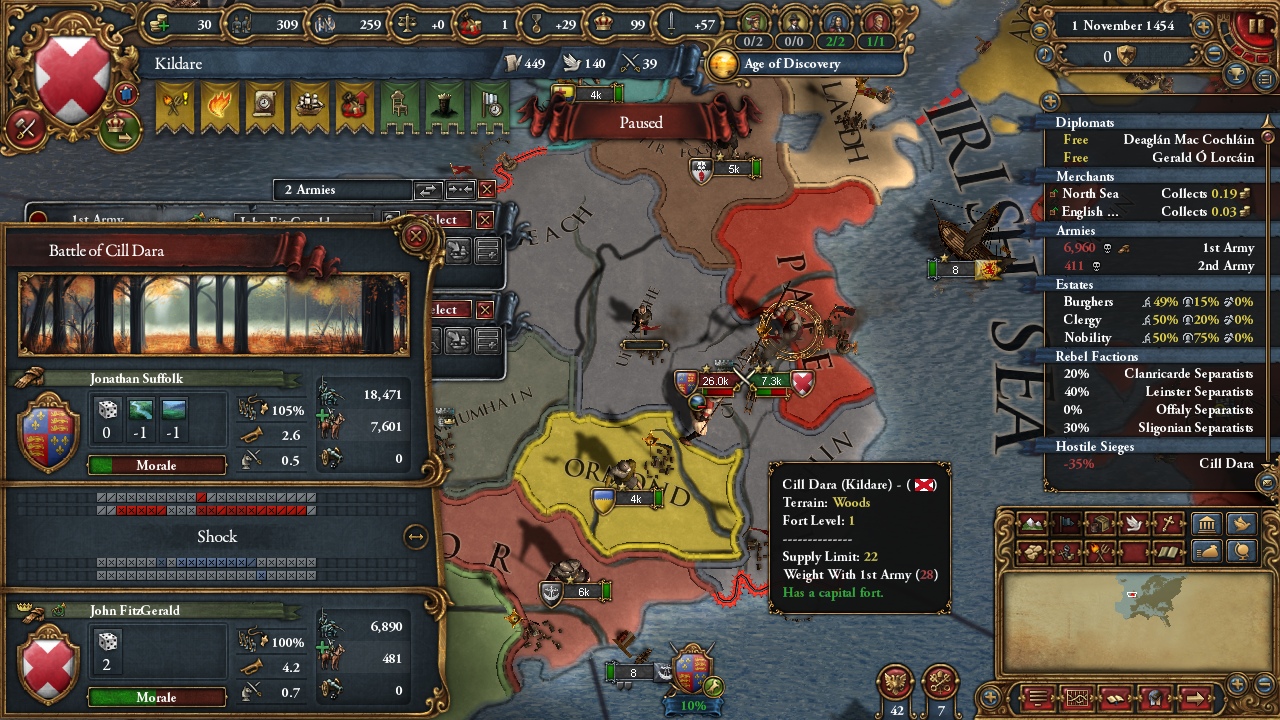Expand battle details next to Shock label
The height and width of the screenshot is (720, 1280).
[x=414, y=536]
